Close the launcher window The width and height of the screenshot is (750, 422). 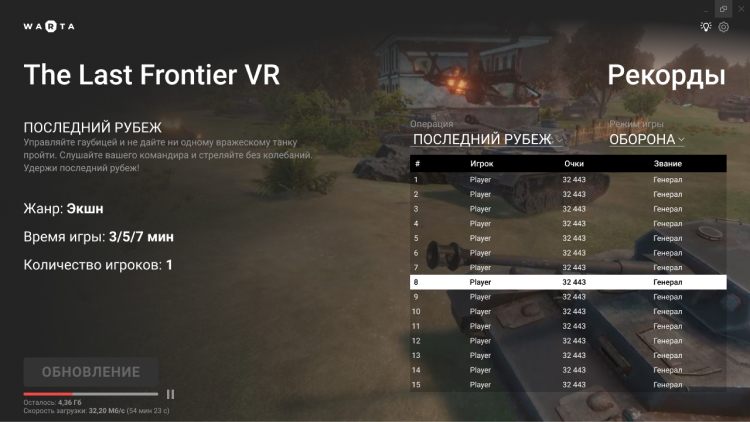point(741,8)
